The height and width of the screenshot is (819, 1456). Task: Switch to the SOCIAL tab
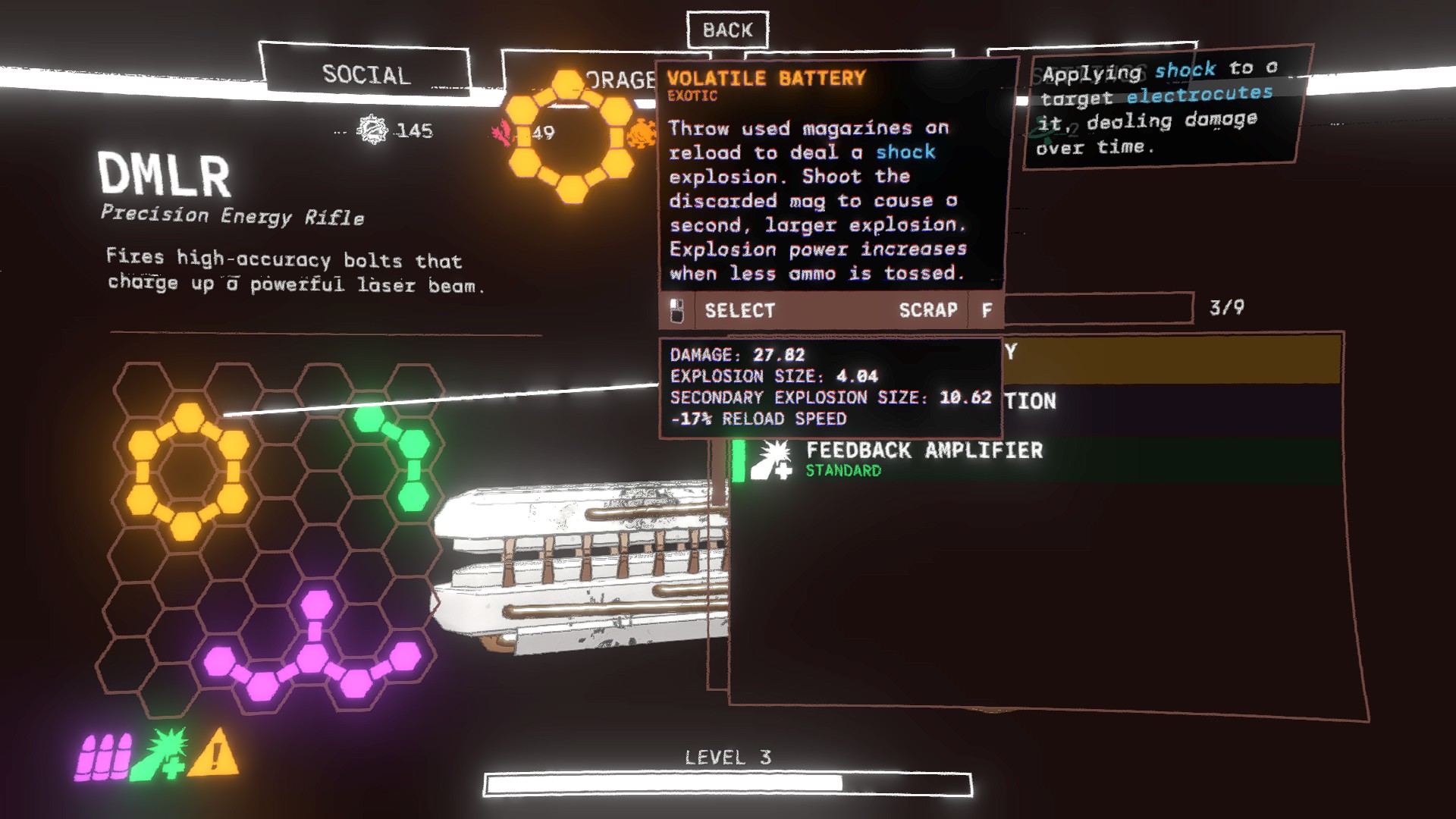tap(366, 74)
